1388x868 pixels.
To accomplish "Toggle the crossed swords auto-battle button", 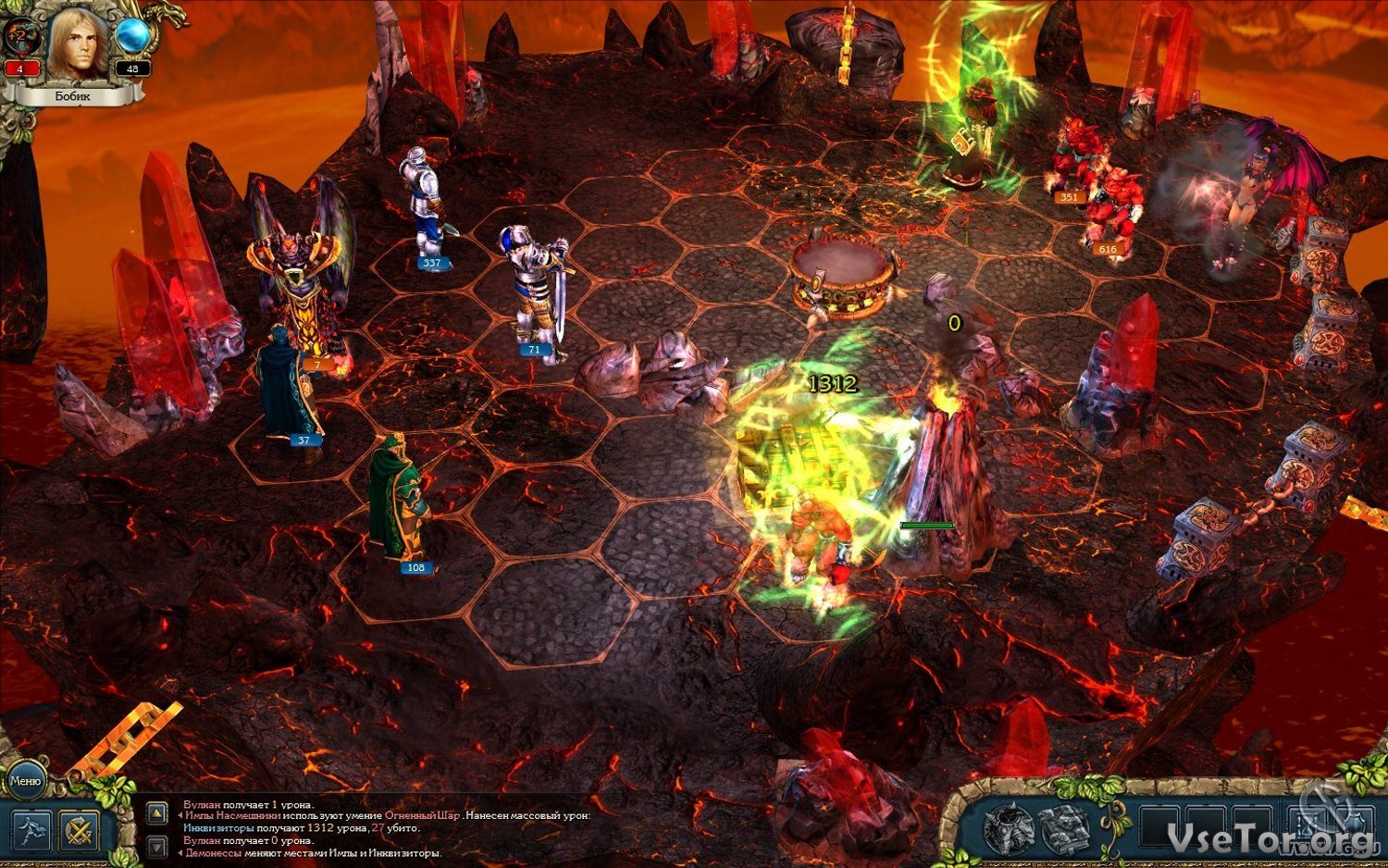I will point(81,830).
